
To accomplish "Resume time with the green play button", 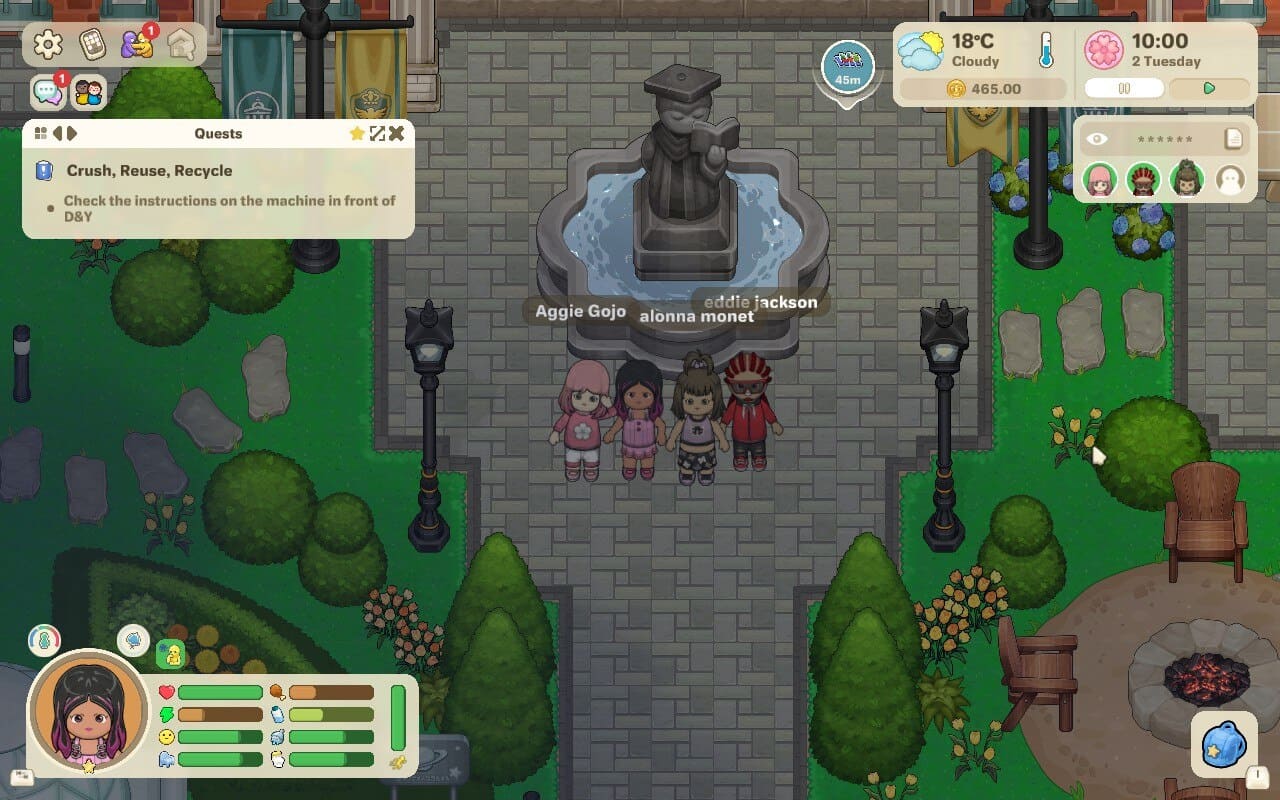I will [1209, 88].
